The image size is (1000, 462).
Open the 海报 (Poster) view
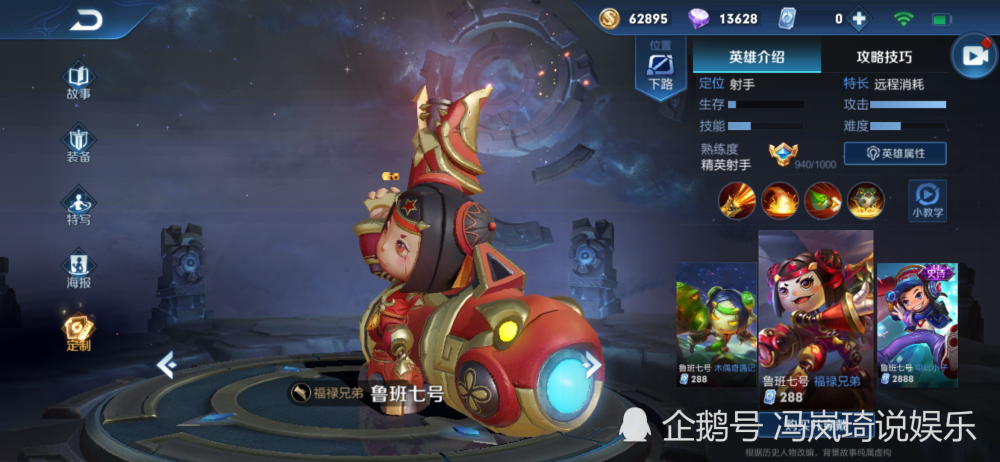(x=79, y=269)
